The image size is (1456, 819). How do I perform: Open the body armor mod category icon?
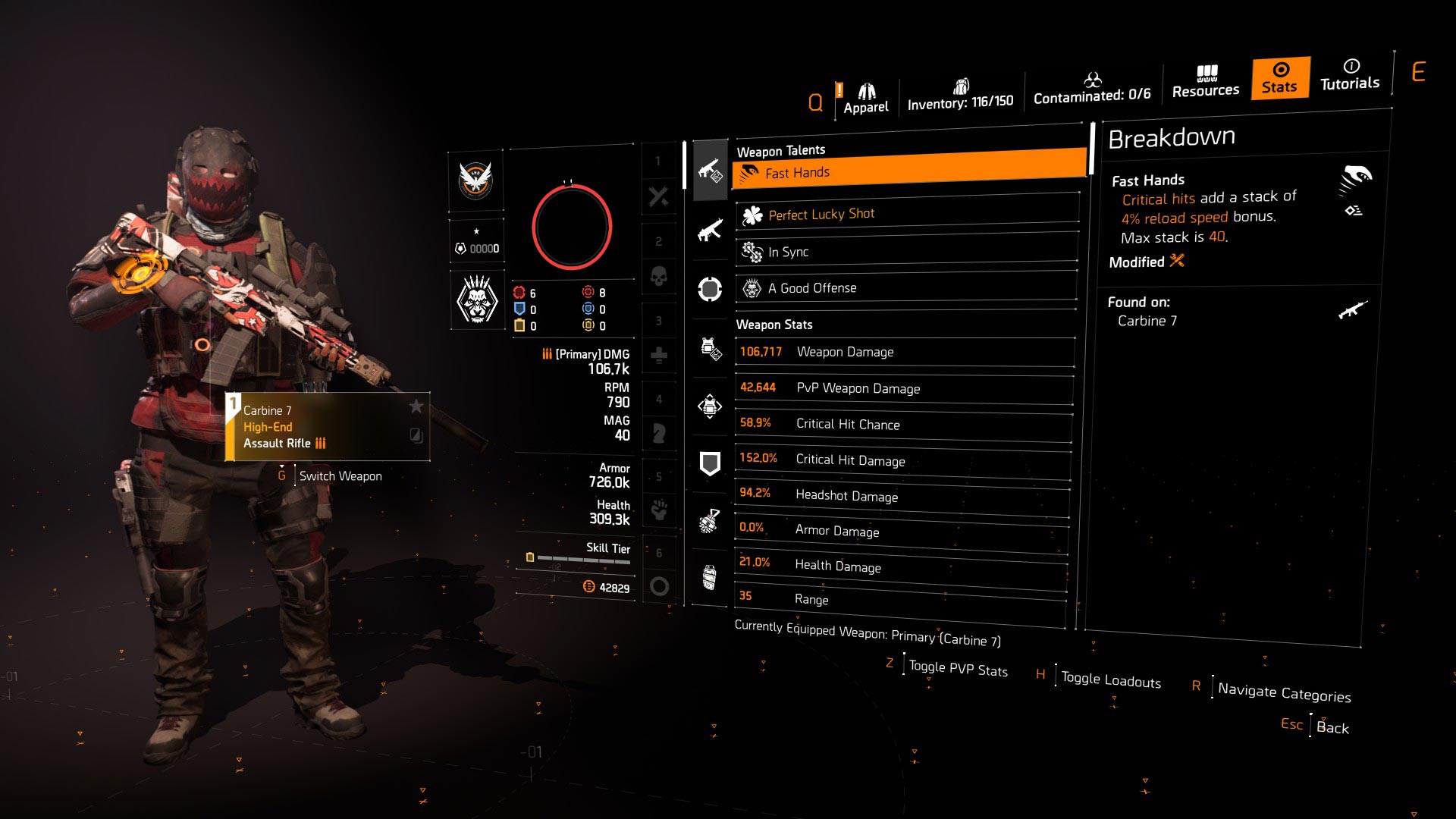point(710,349)
